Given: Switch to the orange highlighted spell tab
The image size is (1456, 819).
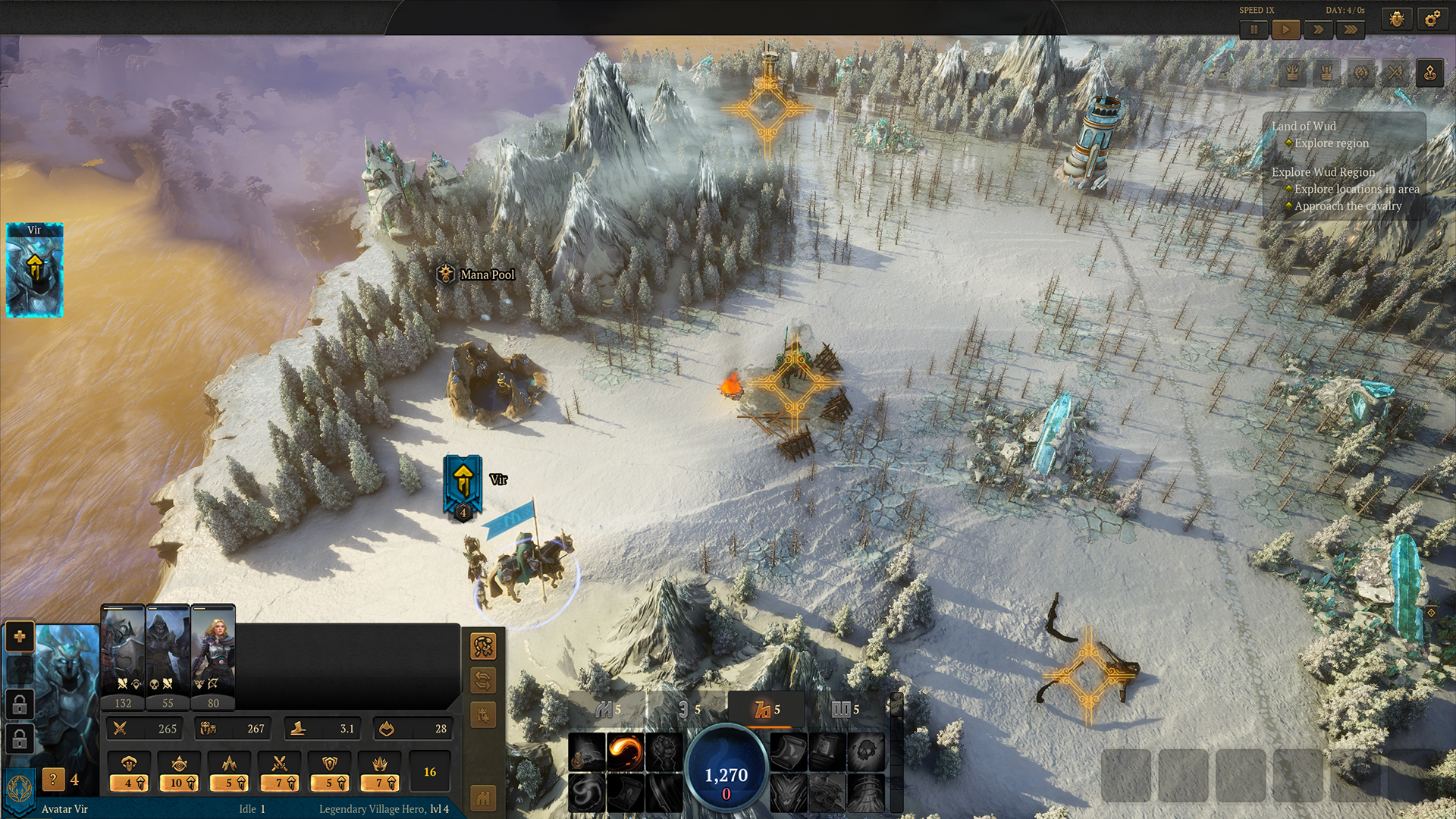Looking at the screenshot, I should (767, 710).
